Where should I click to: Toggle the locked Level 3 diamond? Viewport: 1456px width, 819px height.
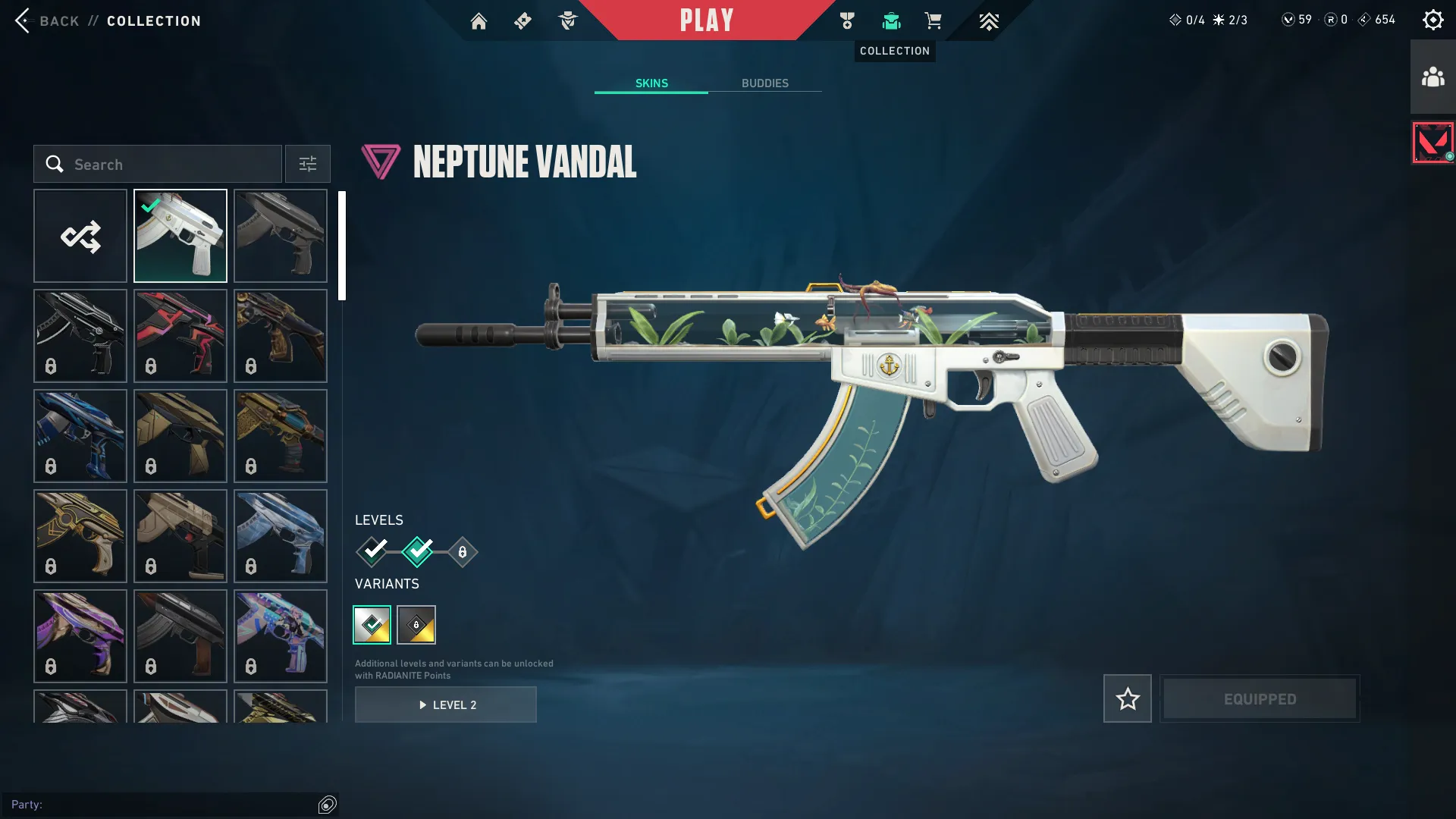[x=461, y=552]
